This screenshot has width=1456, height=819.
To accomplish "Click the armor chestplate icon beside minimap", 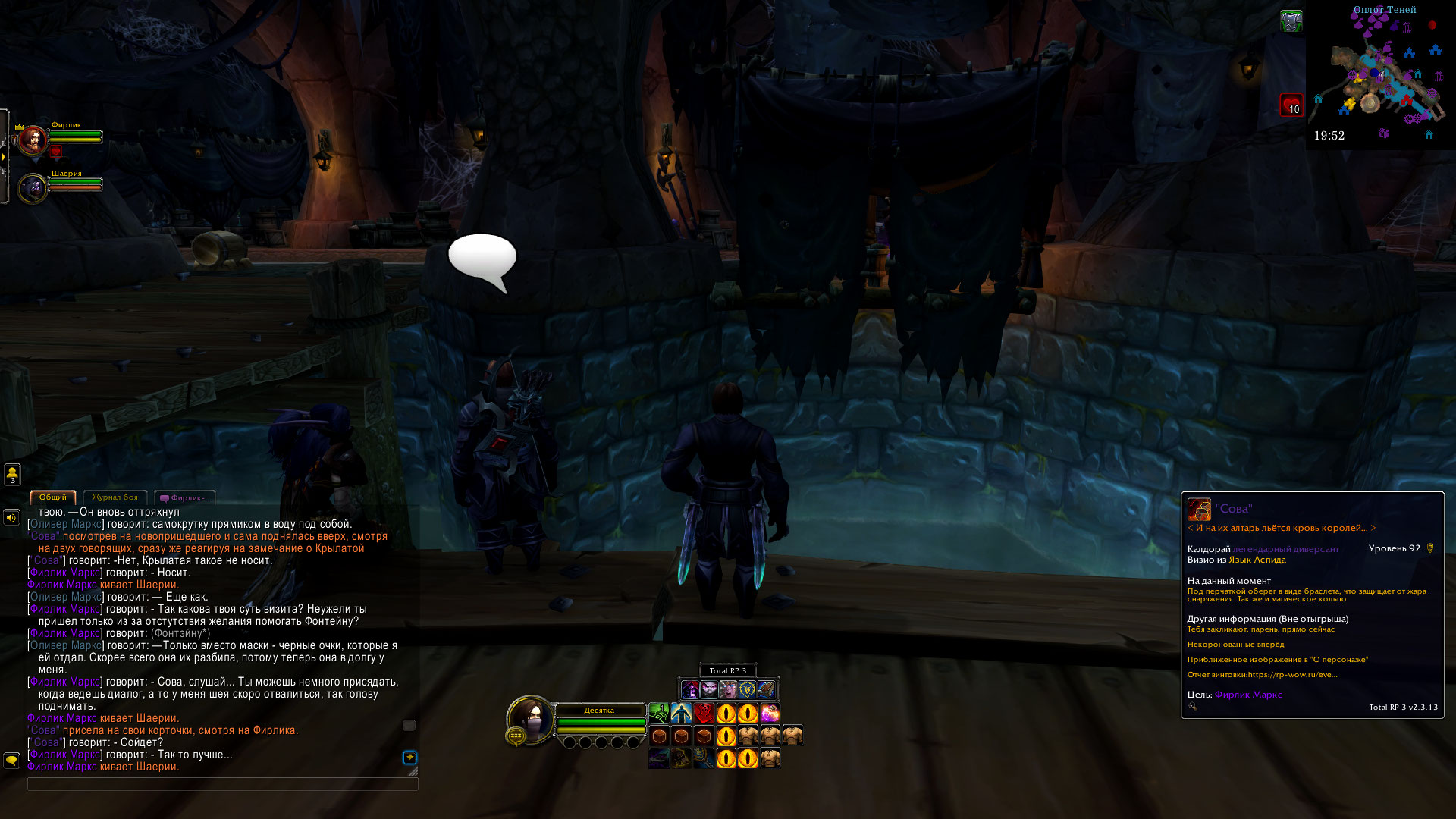I will coord(1291,21).
